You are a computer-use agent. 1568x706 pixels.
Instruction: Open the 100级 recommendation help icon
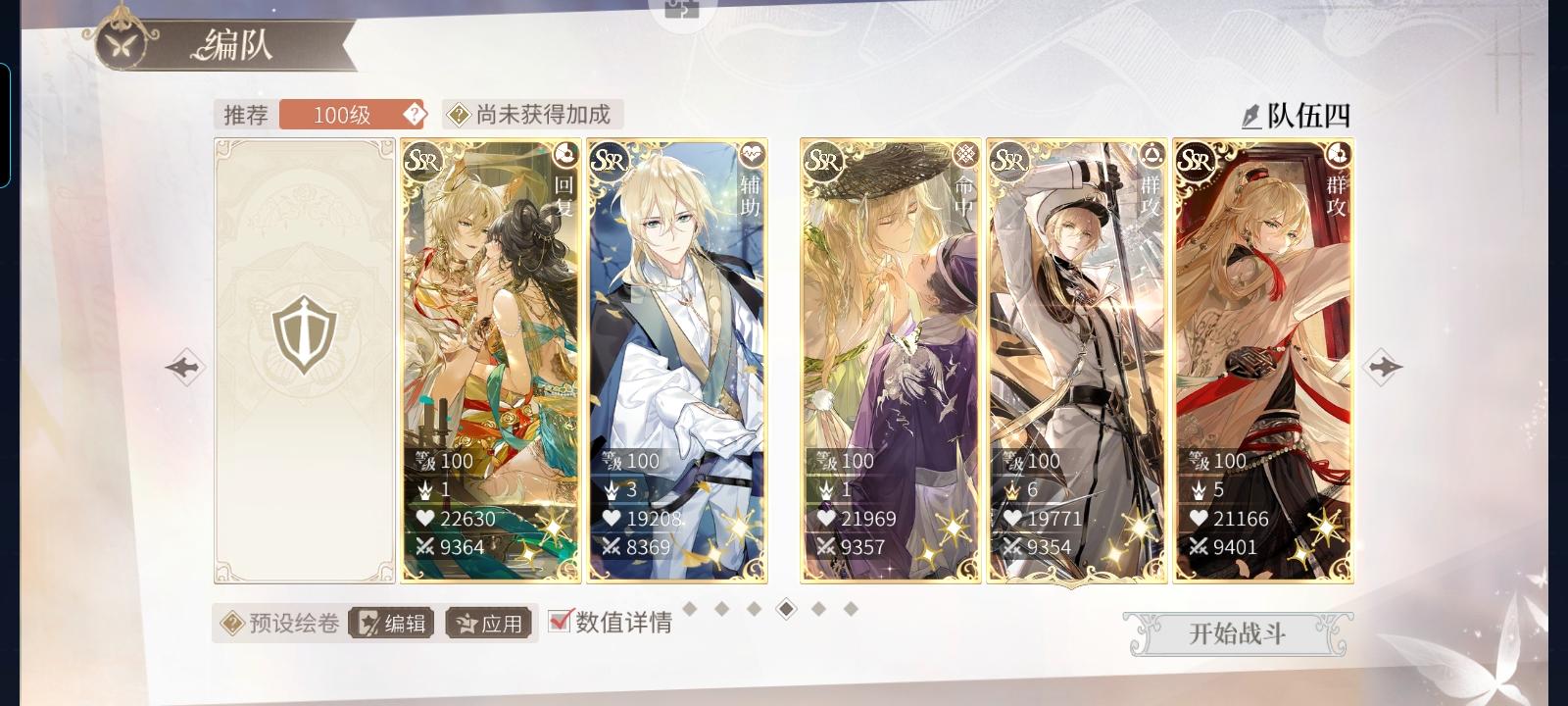416,113
